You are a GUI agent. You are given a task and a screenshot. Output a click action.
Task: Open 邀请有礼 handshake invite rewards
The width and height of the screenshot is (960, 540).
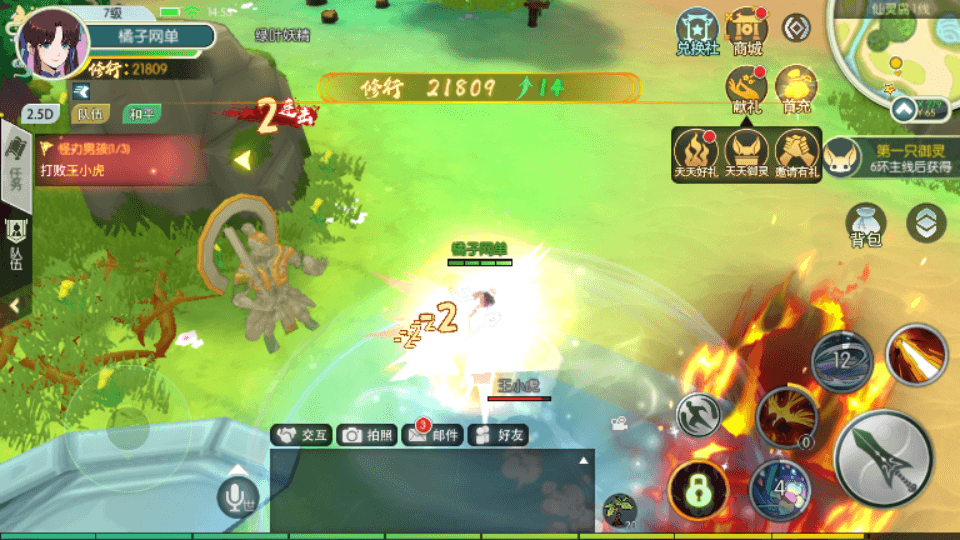(x=797, y=154)
